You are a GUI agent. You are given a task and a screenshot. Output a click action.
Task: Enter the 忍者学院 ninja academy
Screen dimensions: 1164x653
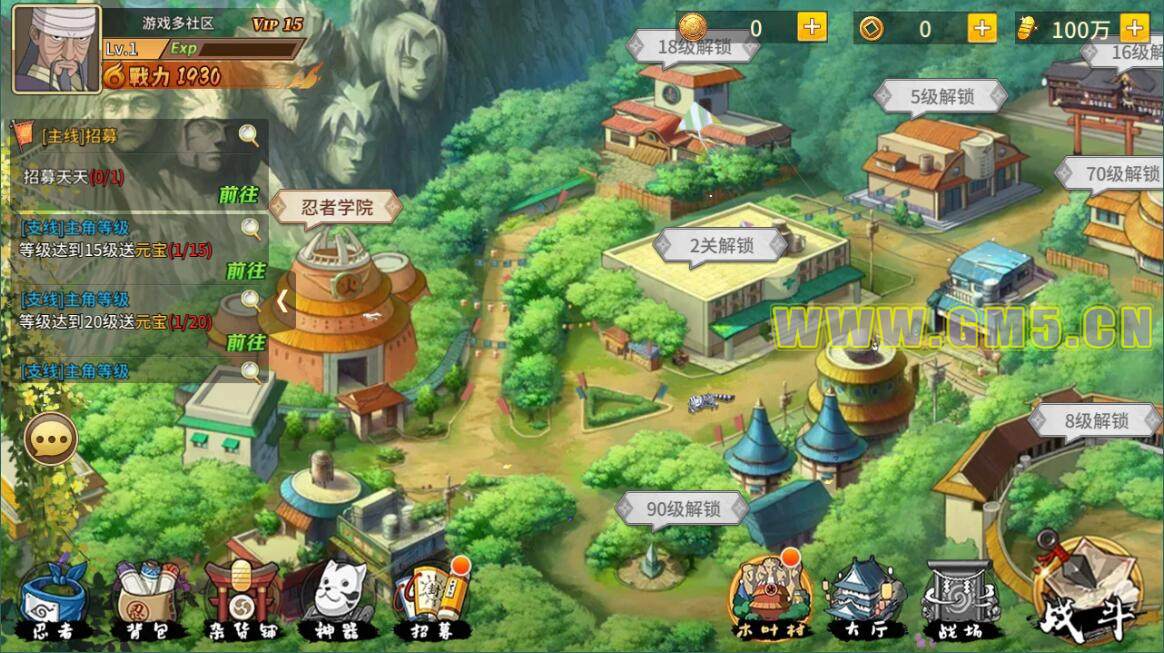pyautogui.click(x=337, y=208)
